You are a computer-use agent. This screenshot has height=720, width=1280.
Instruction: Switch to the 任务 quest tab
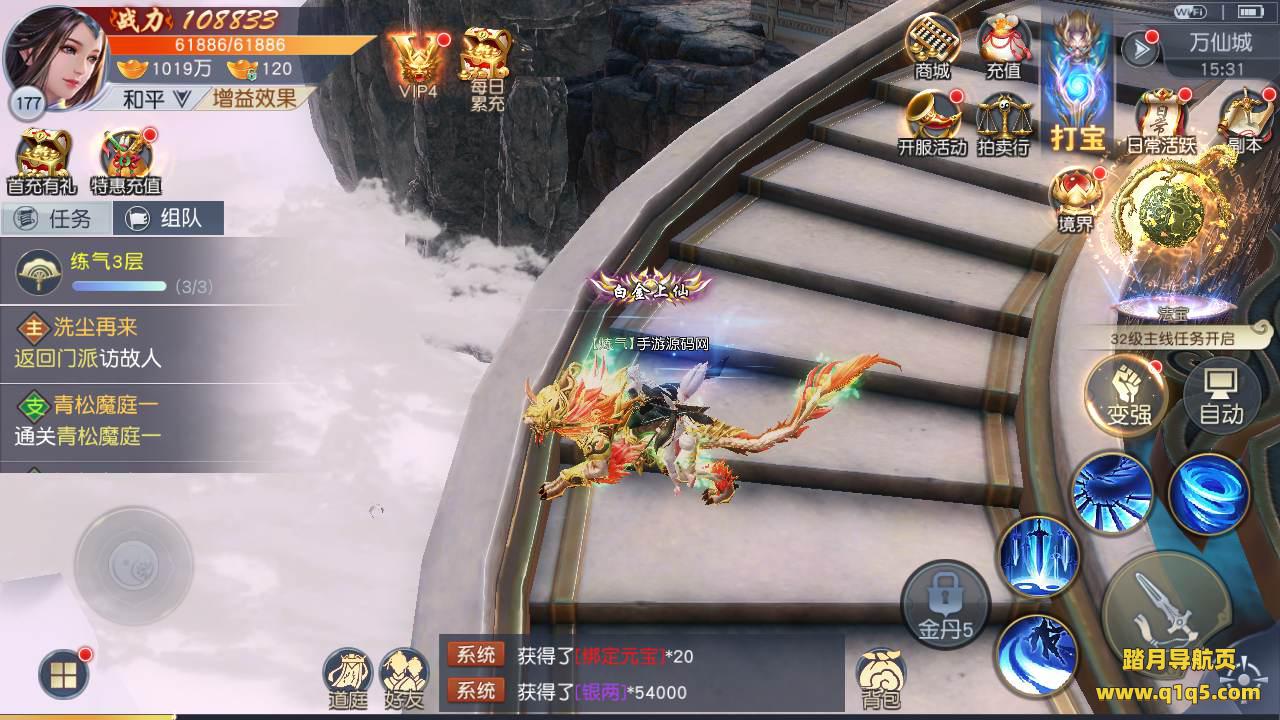click(55, 218)
